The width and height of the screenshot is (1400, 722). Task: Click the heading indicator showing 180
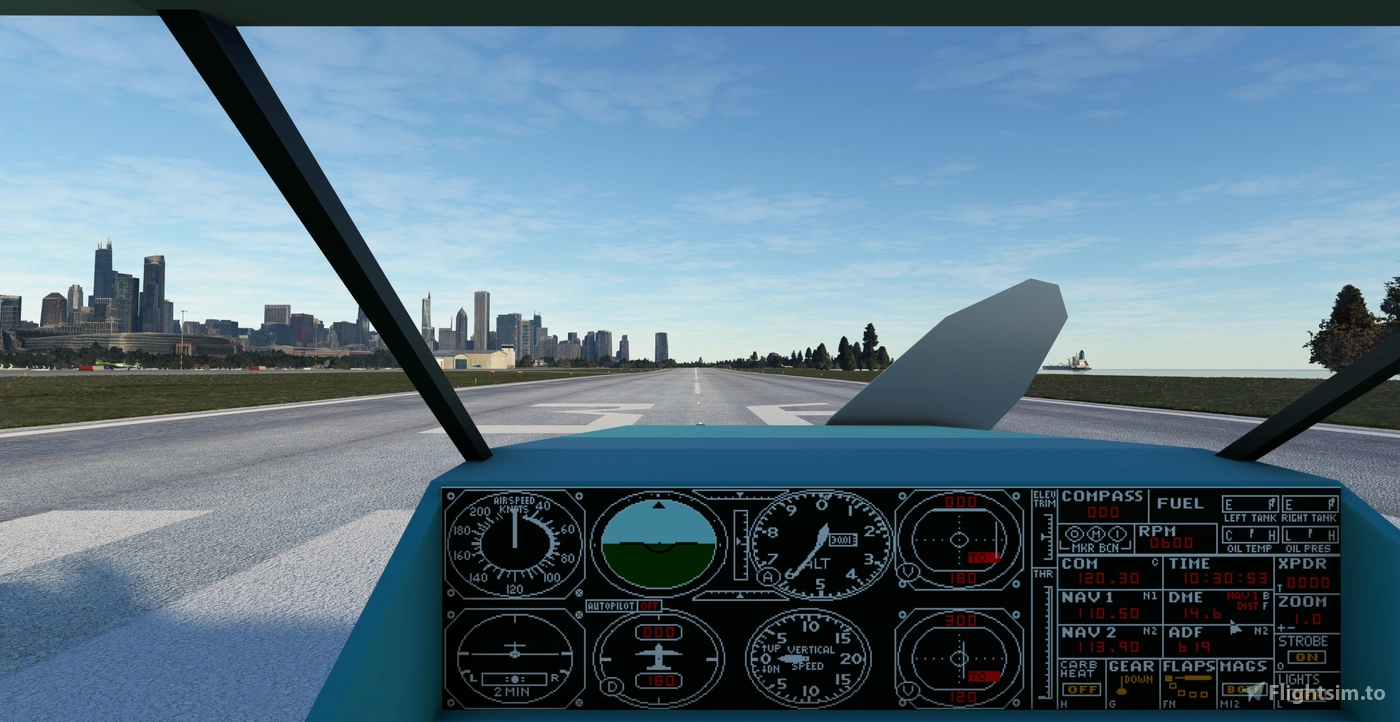tap(657, 660)
